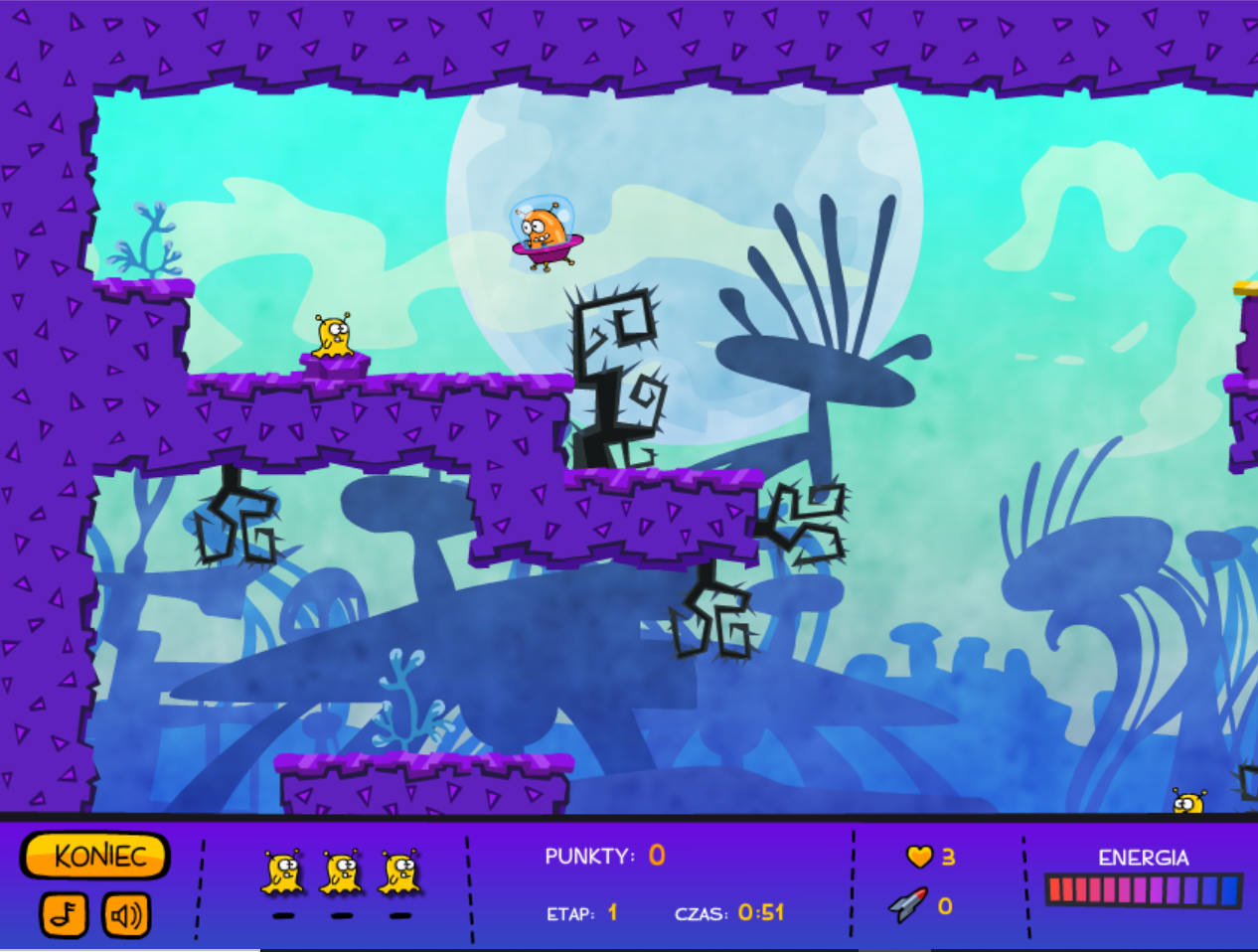Toggle the sound speaker button
This screenshot has width=1258, height=952.
[x=126, y=914]
